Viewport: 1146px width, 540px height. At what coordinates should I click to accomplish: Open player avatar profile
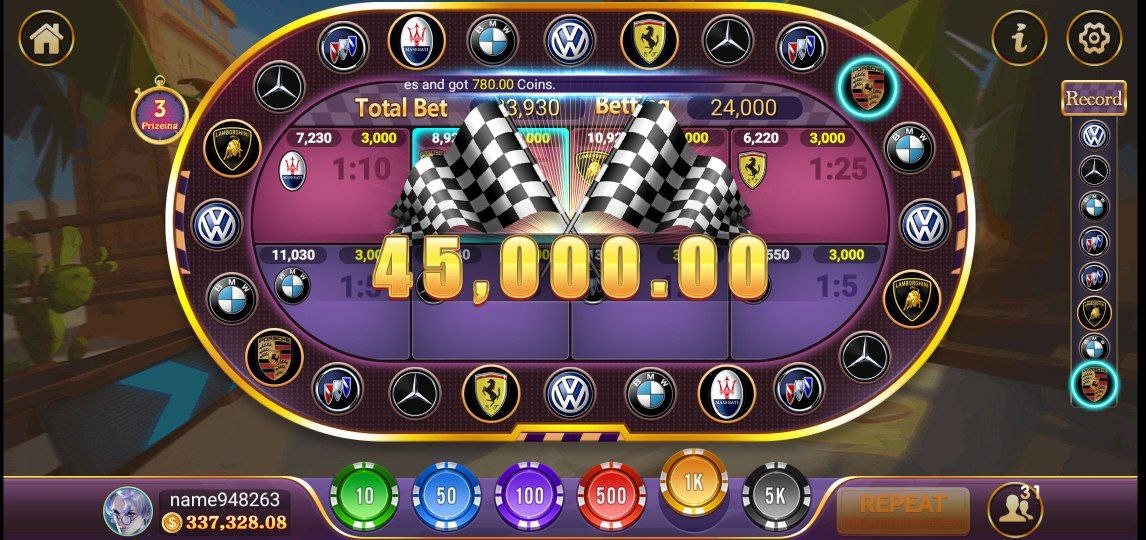pyautogui.click(x=128, y=510)
